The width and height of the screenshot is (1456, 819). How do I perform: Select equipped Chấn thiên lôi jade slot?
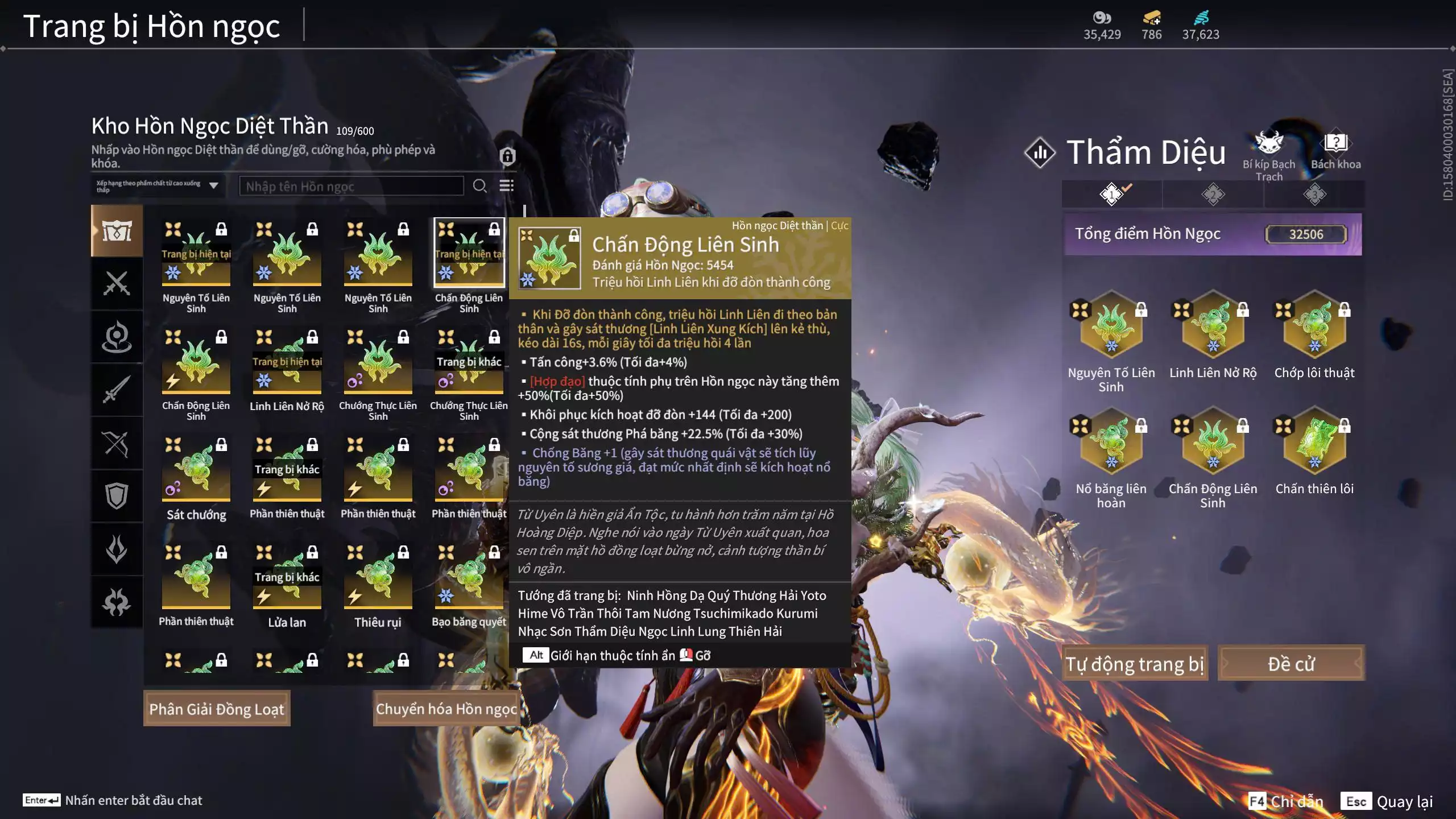(x=1314, y=444)
